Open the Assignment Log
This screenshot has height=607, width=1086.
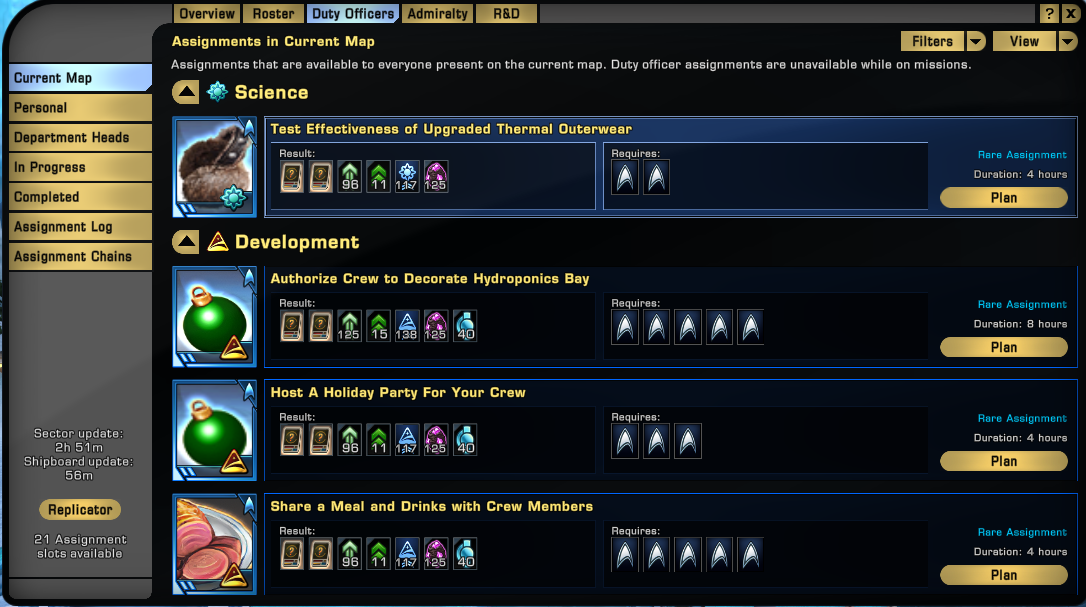pyautogui.click(x=80, y=227)
